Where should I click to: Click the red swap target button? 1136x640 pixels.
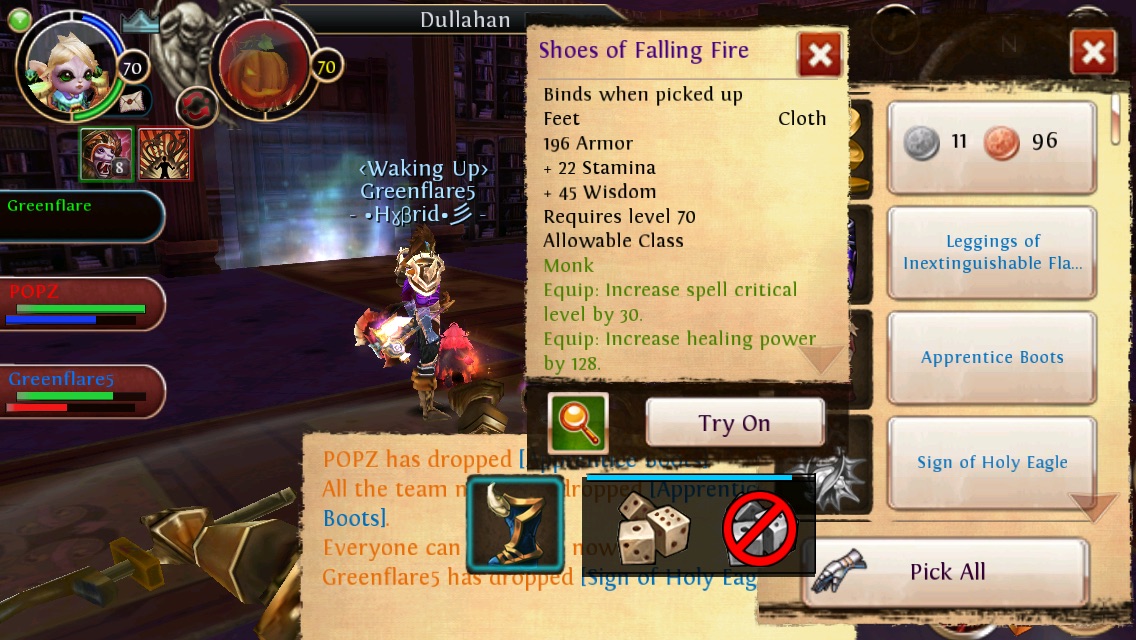point(196,106)
